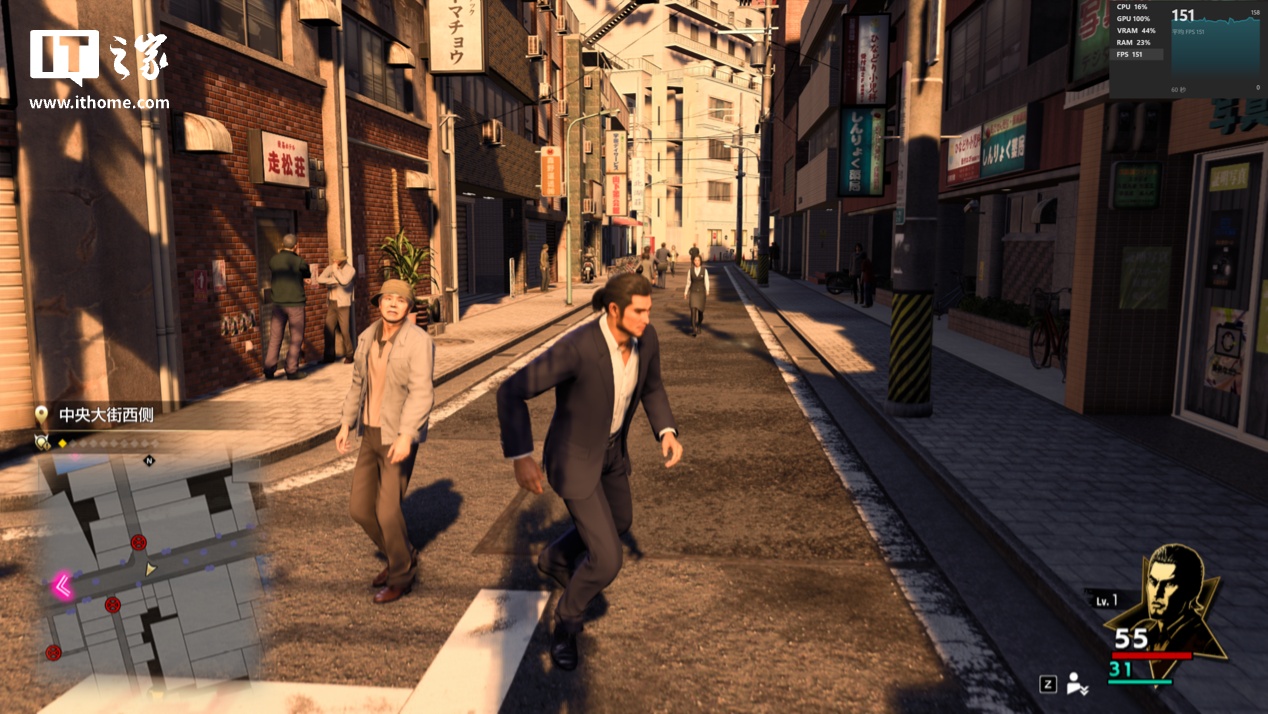Click the north compass marker on minimap
Screen dimensions: 1268x714
(x=149, y=461)
